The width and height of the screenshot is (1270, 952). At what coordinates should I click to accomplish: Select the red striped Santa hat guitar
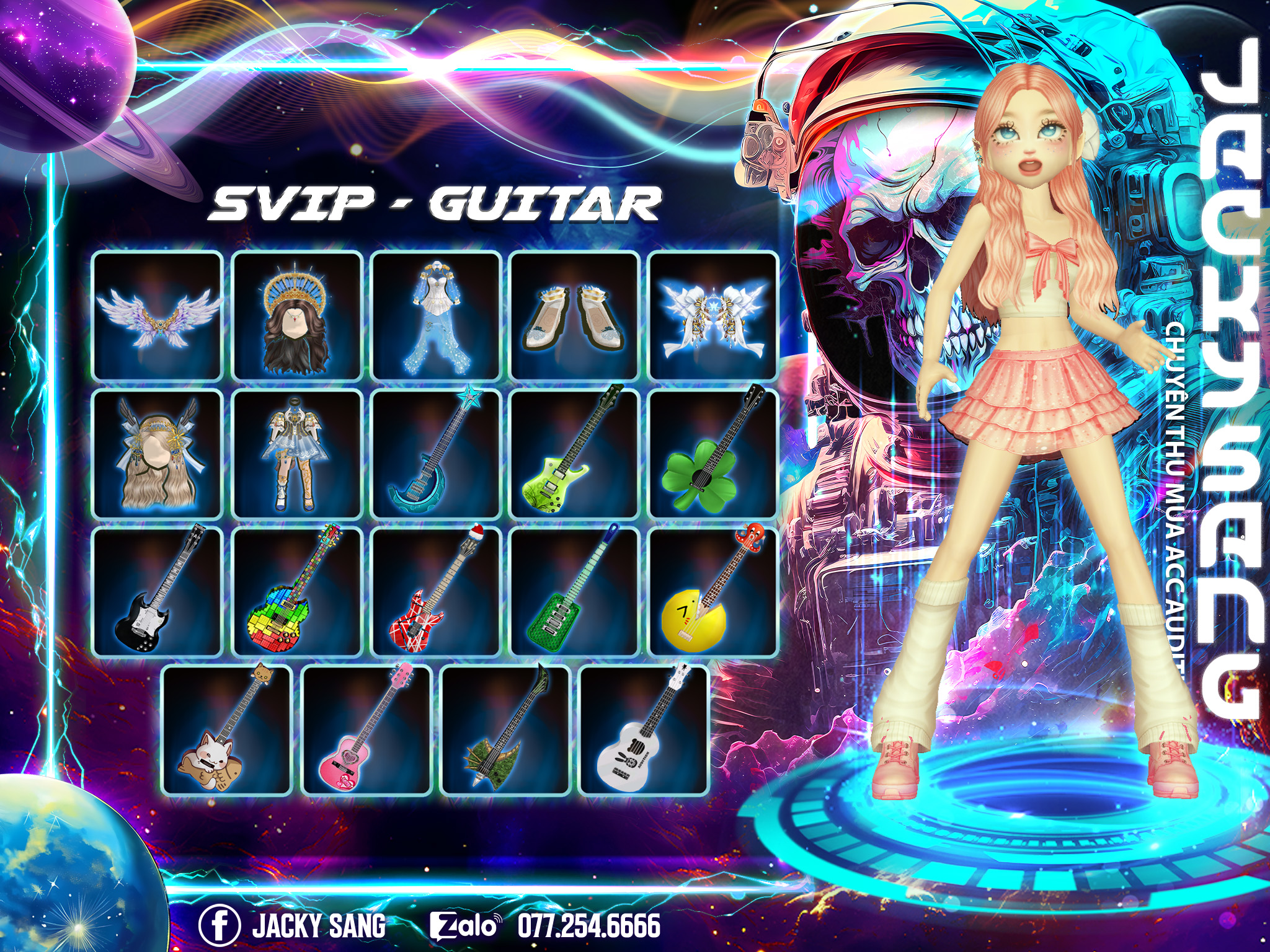436,592
